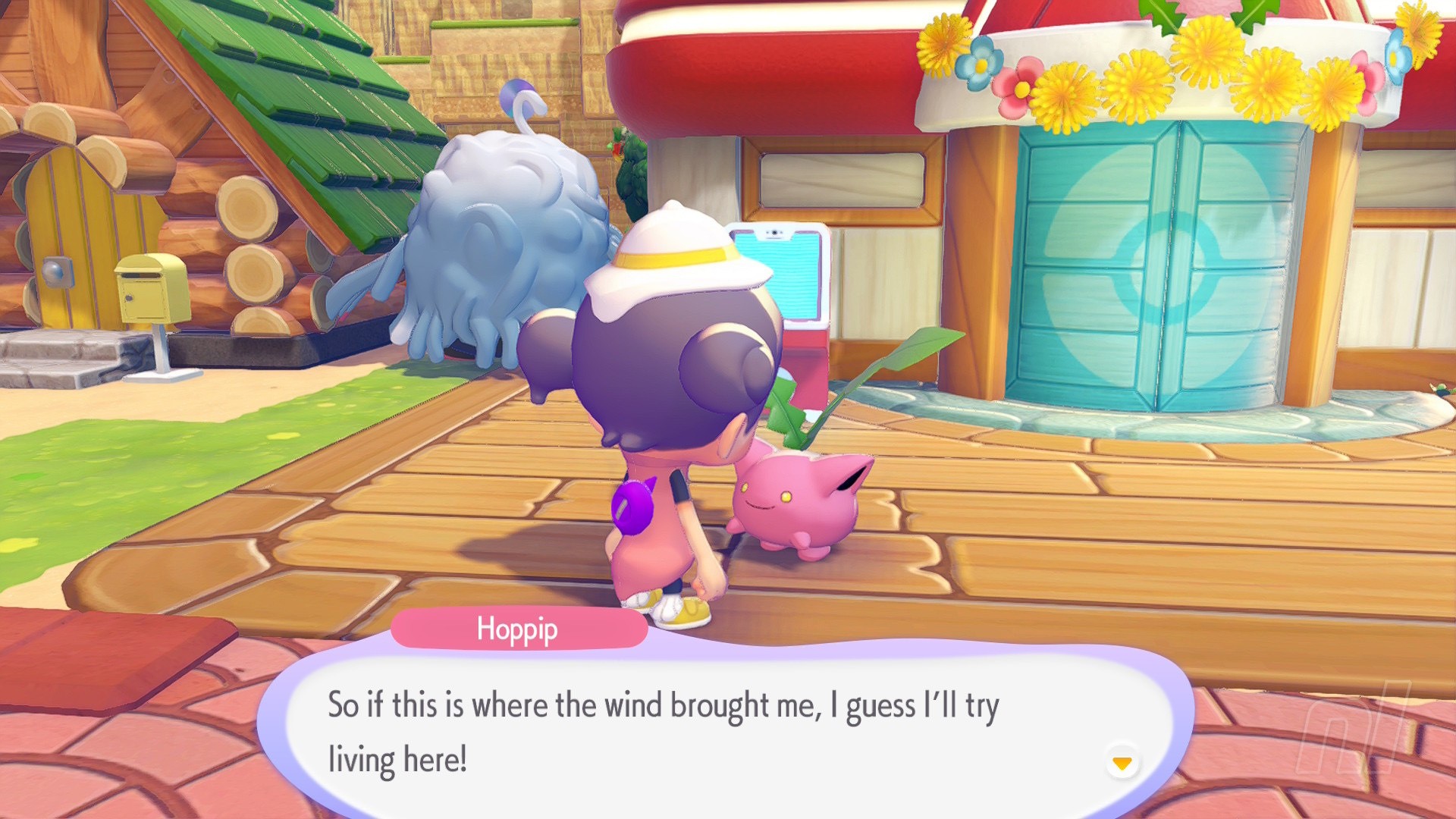Viewport: 1456px width, 819px height.
Task: Advance dialogue with the orange arrow indicator
Action: click(1122, 762)
